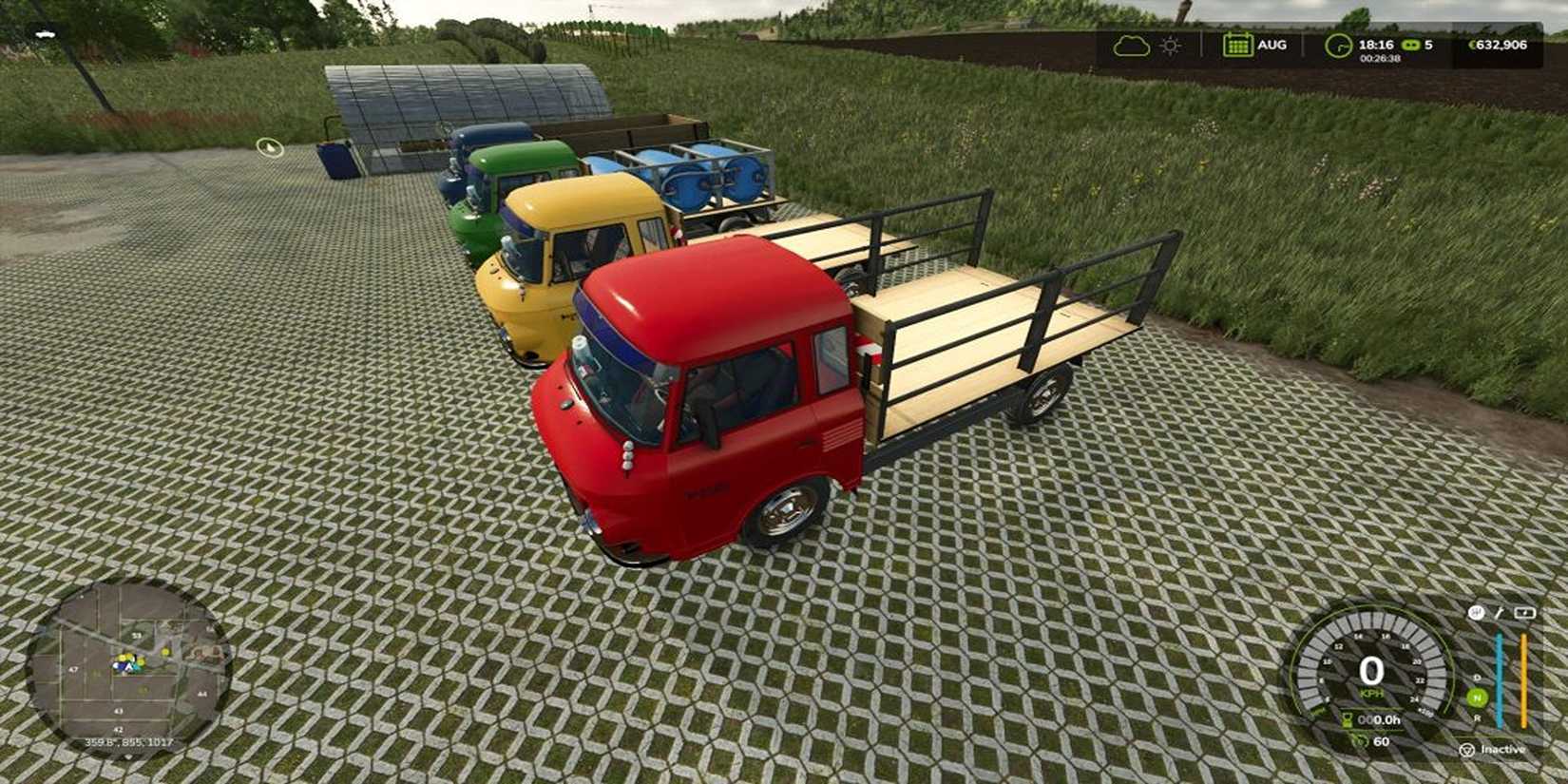
Task: Click the steering wheel assist icon
Action: [1477, 611]
